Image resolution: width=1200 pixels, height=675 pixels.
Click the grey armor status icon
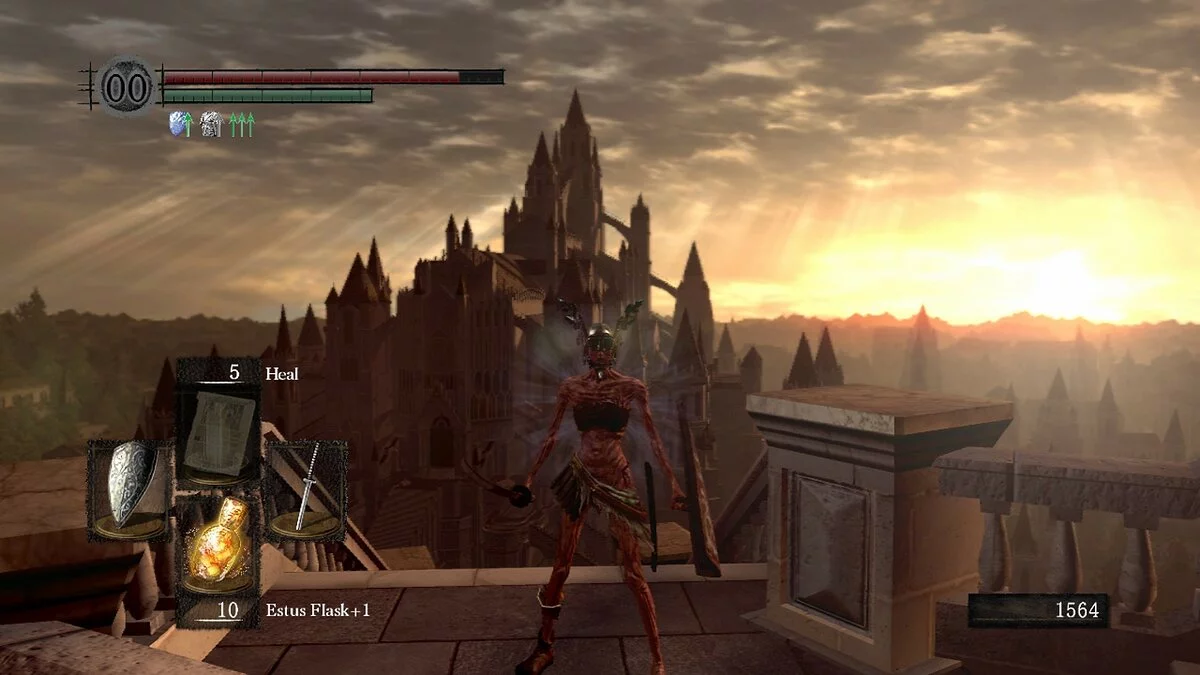point(210,124)
